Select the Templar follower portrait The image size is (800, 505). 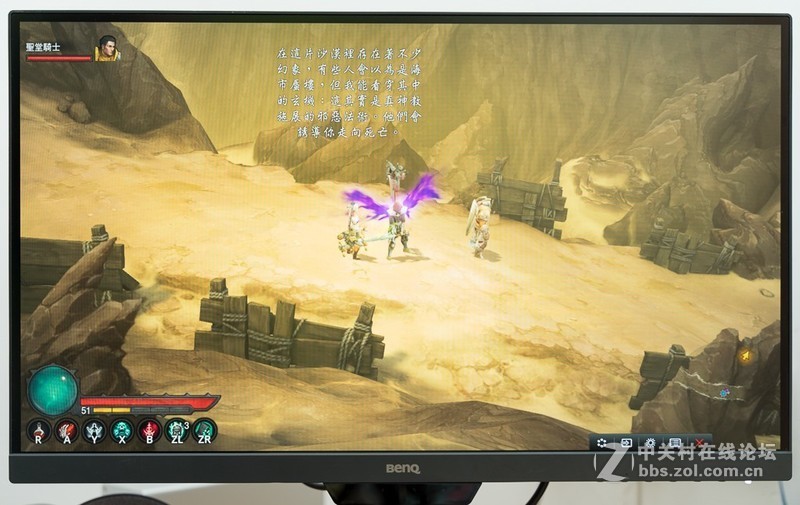point(107,48)
